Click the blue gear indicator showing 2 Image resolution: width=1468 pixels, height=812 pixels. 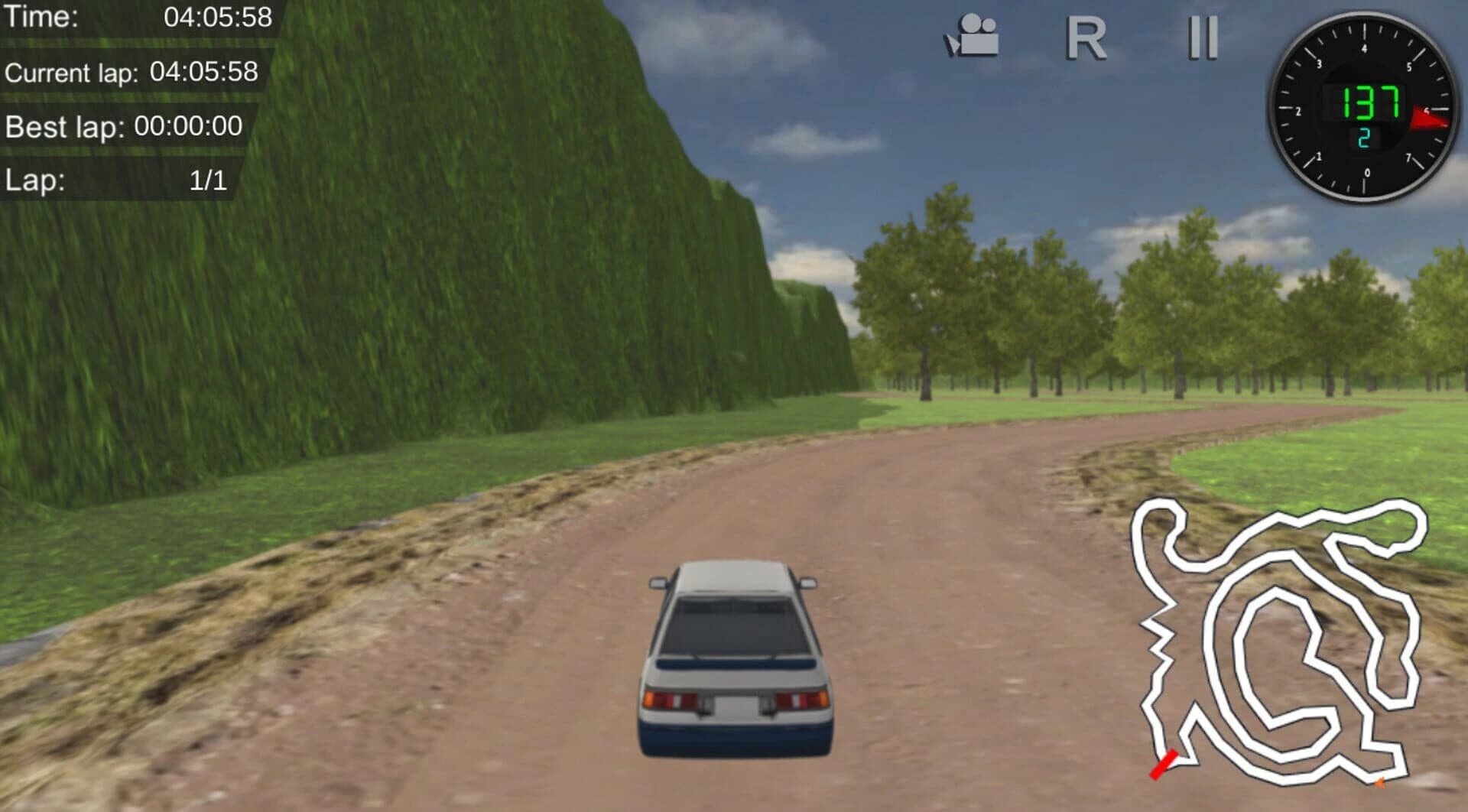point(1365,138)
